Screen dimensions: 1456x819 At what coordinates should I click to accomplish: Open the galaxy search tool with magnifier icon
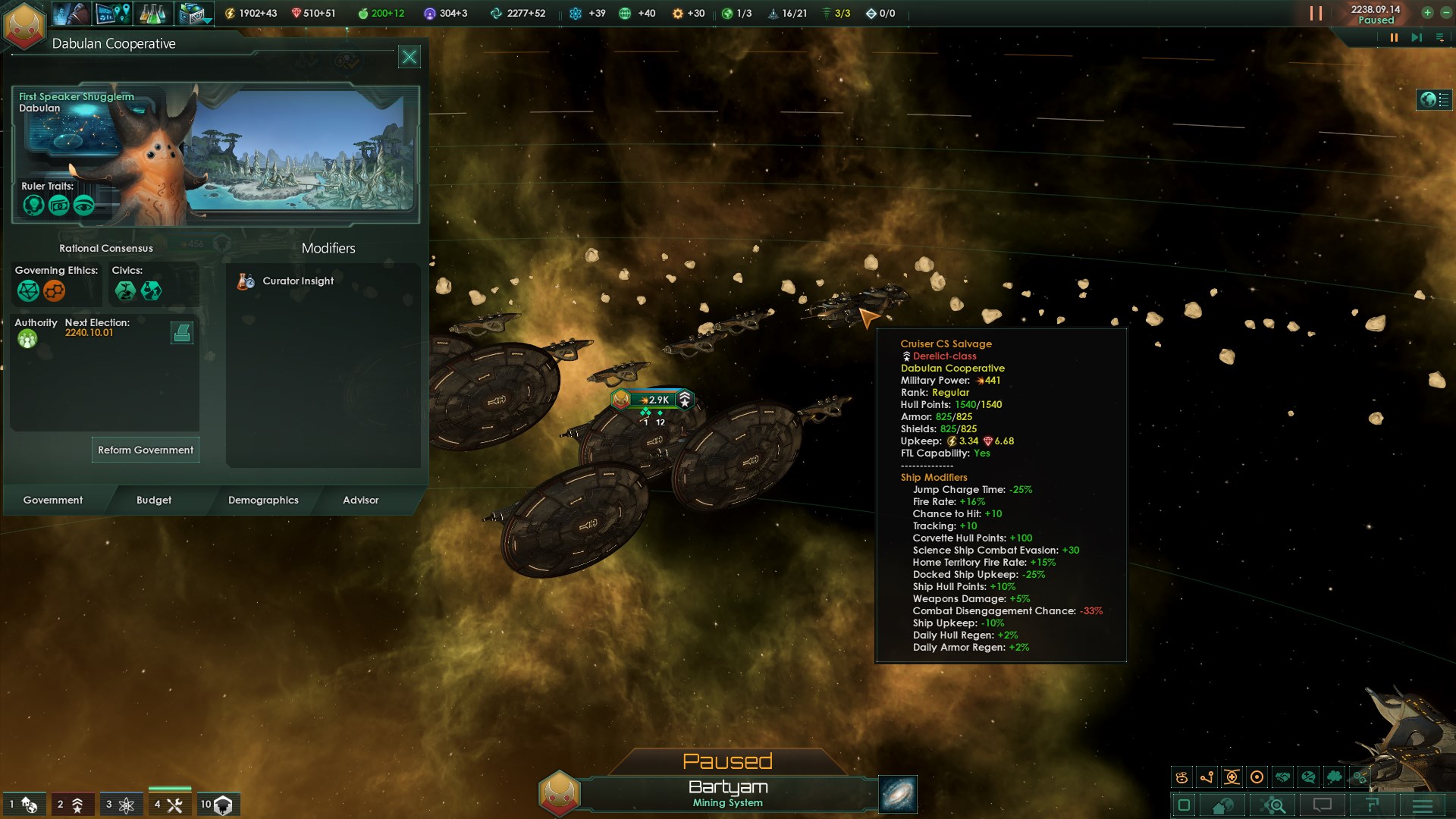1272,805
